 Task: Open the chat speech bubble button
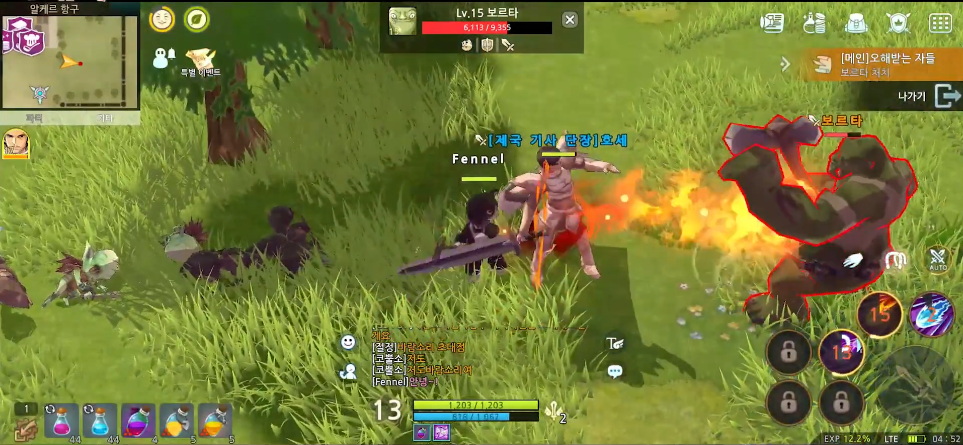(615, 371)
